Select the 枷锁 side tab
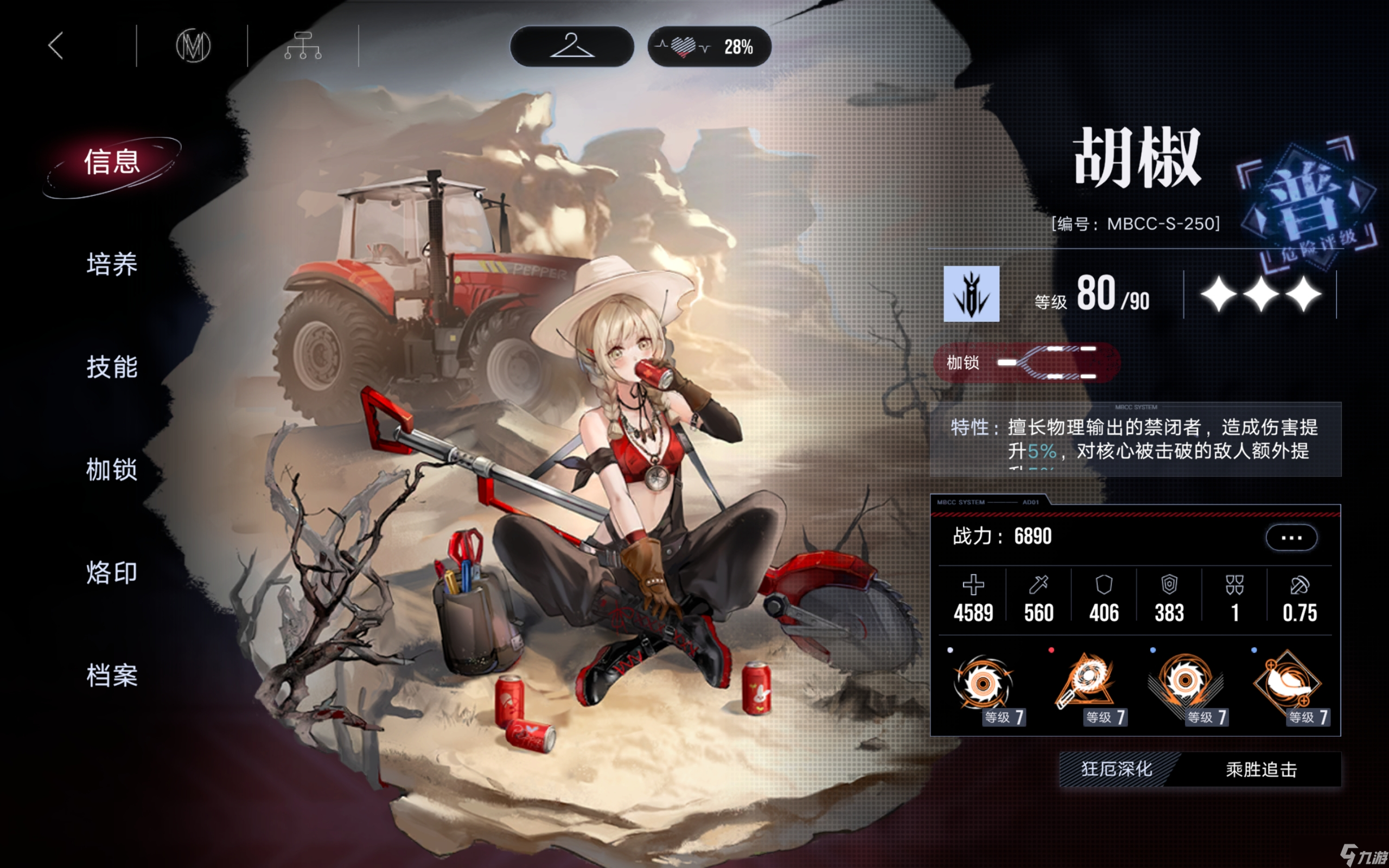The width and height of the screenshot is (1389, 868). pos(112,470)
